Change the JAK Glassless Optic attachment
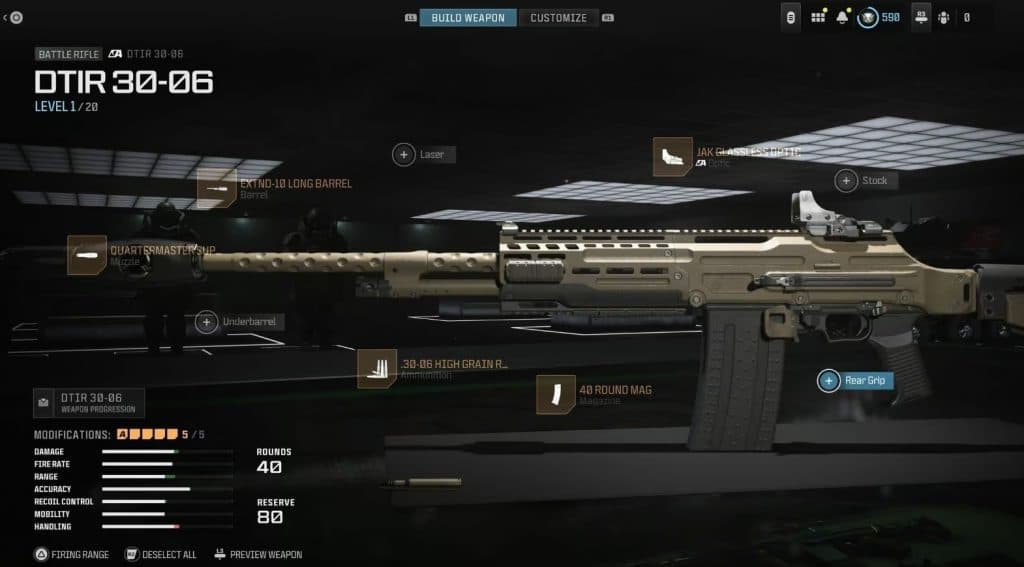 coord(672,157)
